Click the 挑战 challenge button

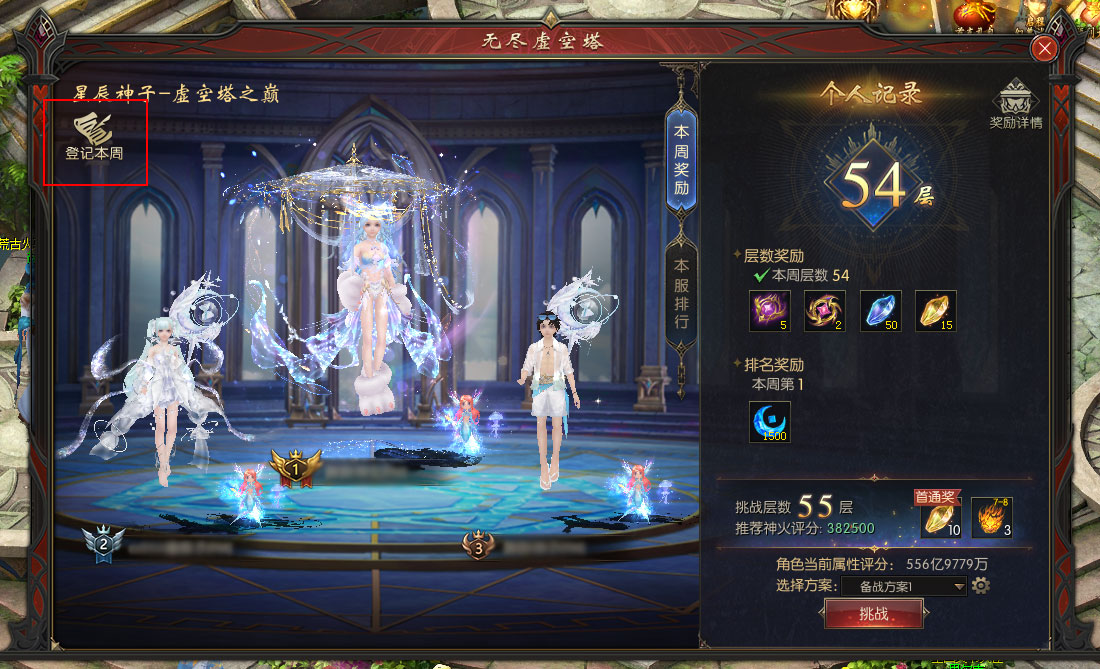tap(873, 614)
